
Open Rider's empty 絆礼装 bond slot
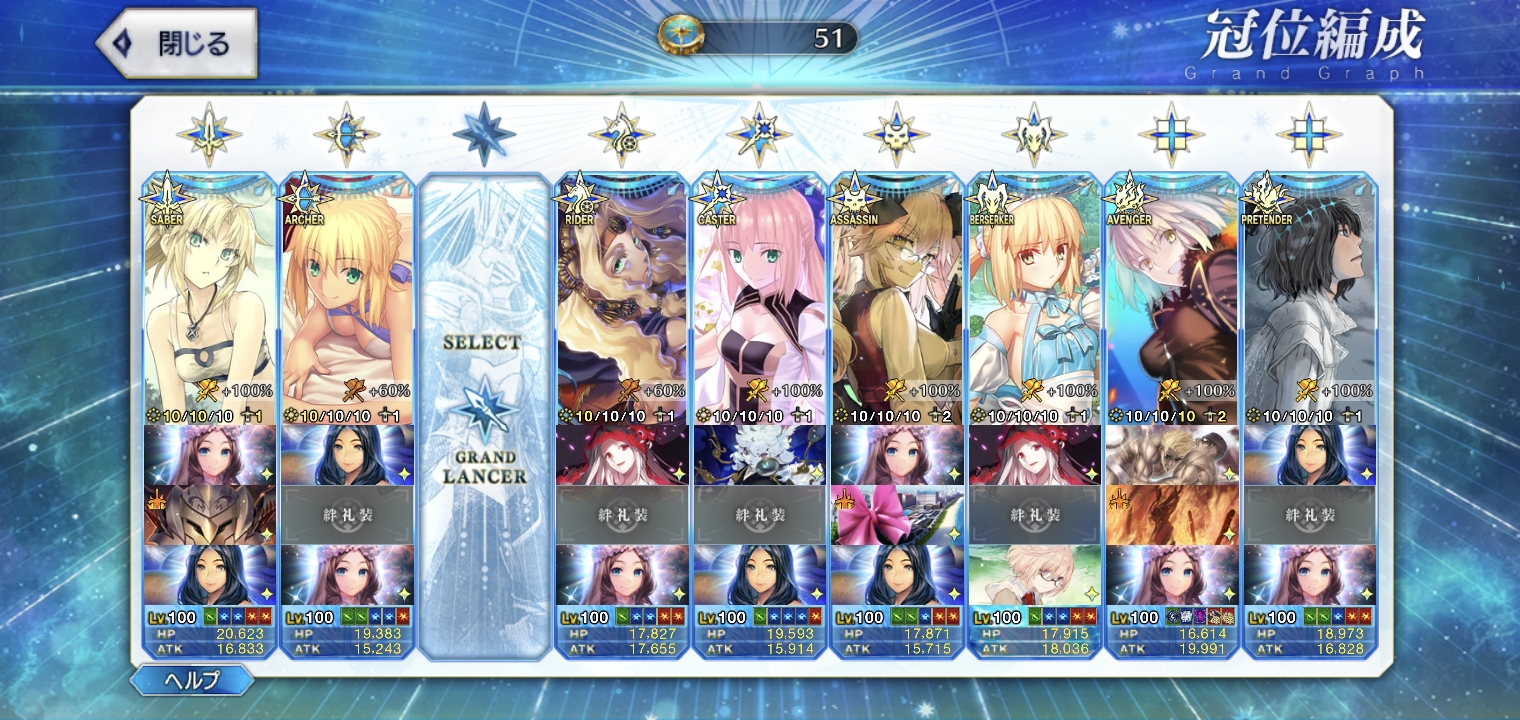coord(621,515)
